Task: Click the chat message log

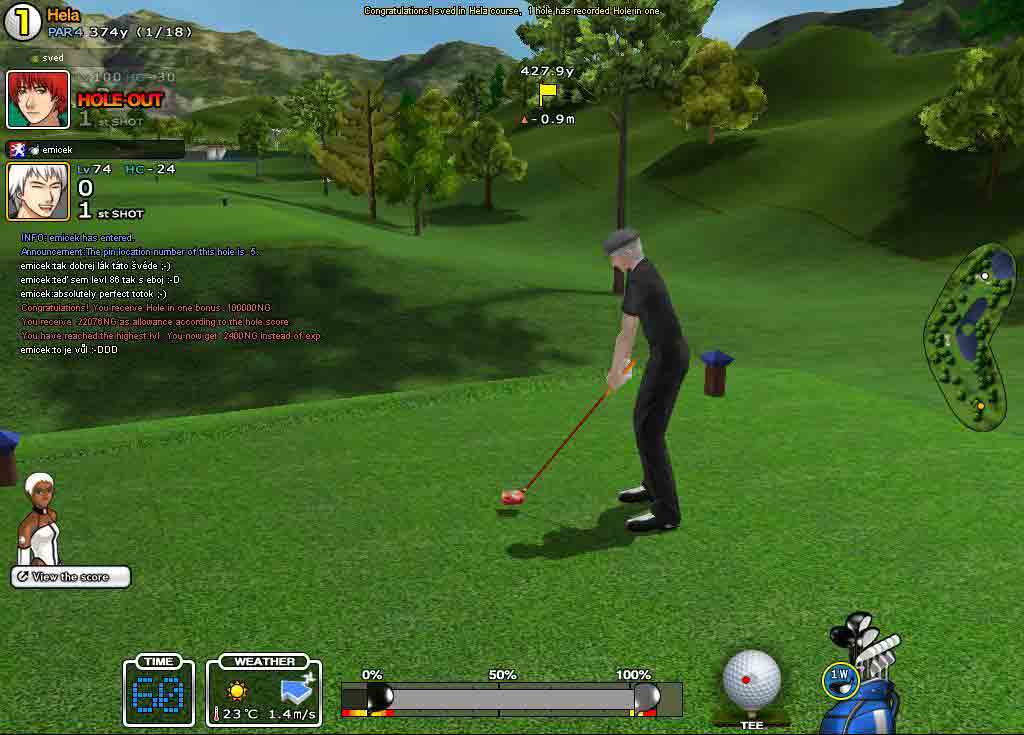Action: [x=170, y=294]
